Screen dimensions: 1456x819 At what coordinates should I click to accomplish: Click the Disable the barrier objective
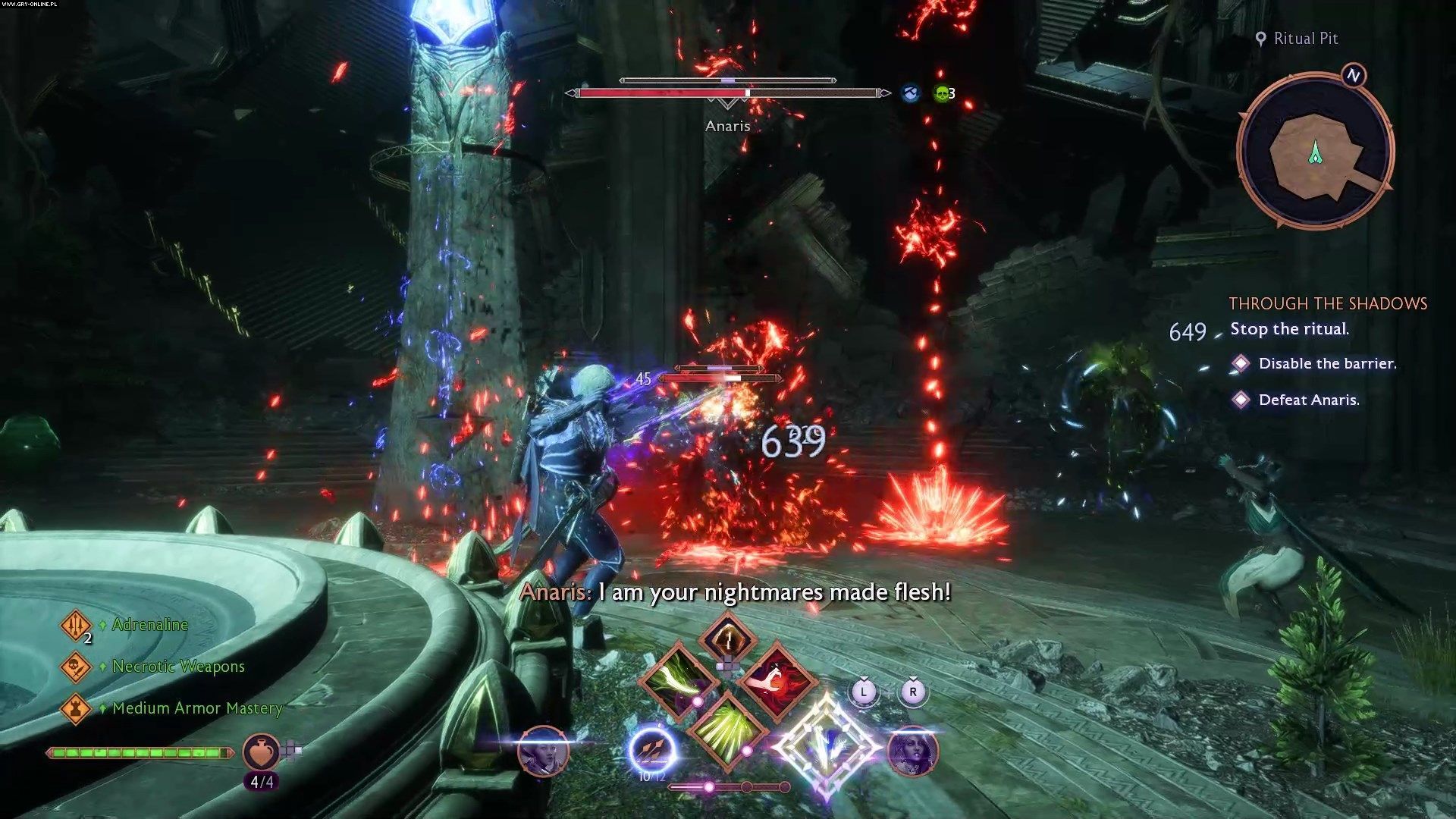click(x=1326, y=364)
